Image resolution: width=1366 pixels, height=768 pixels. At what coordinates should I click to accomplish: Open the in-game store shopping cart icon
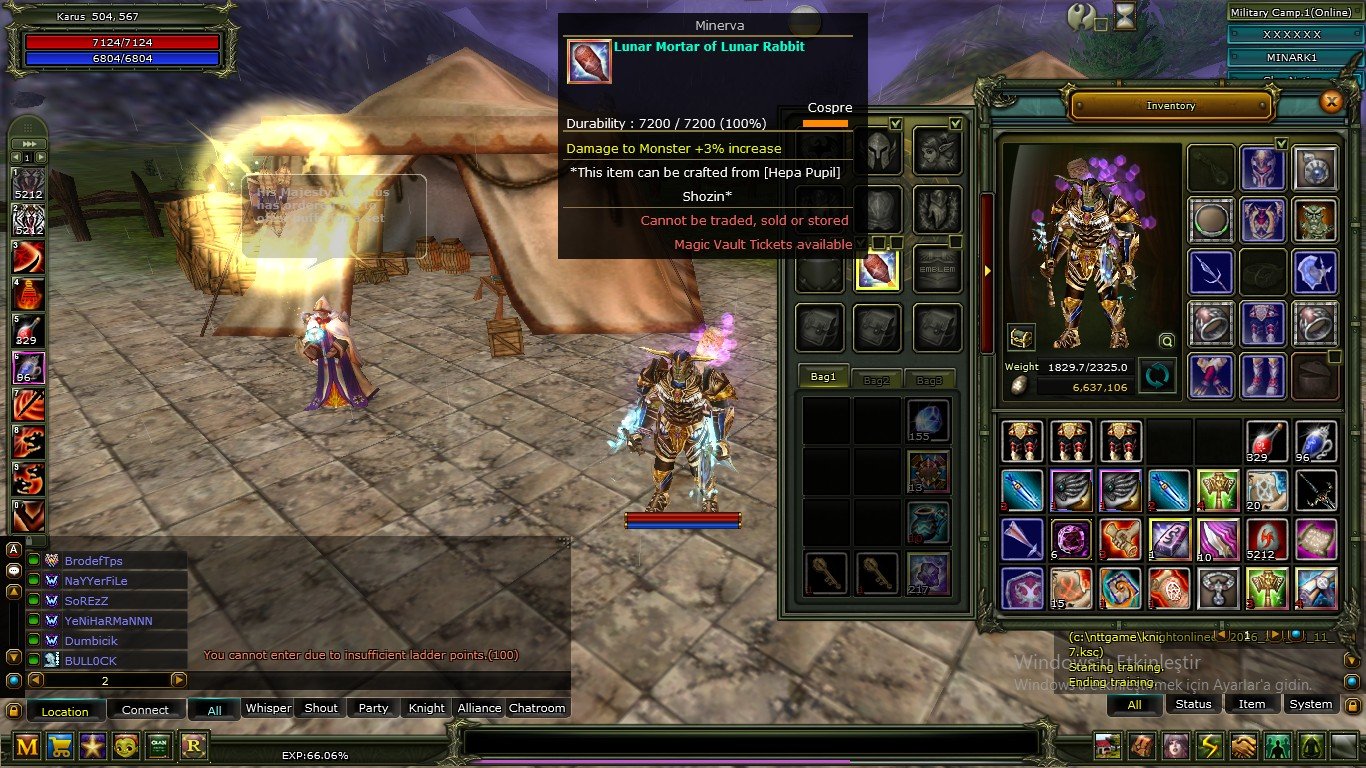click(60, 747)
